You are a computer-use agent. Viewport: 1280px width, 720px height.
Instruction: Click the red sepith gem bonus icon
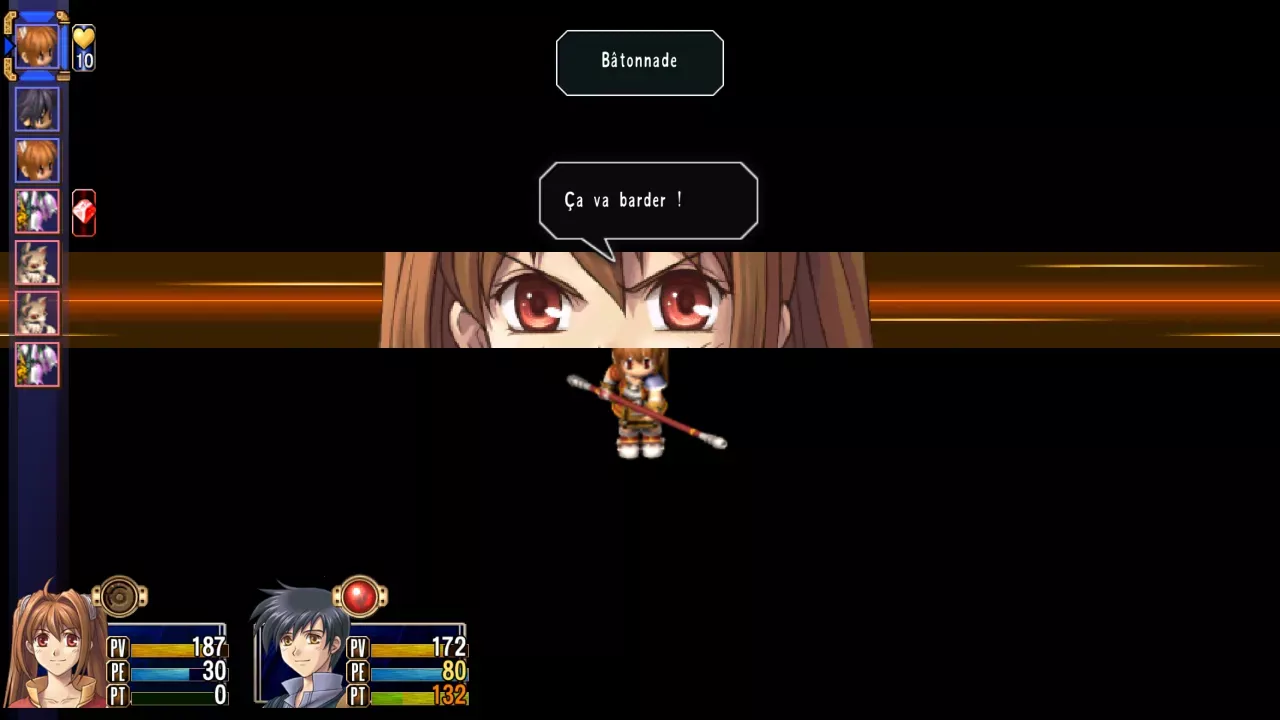coord(83,212)
